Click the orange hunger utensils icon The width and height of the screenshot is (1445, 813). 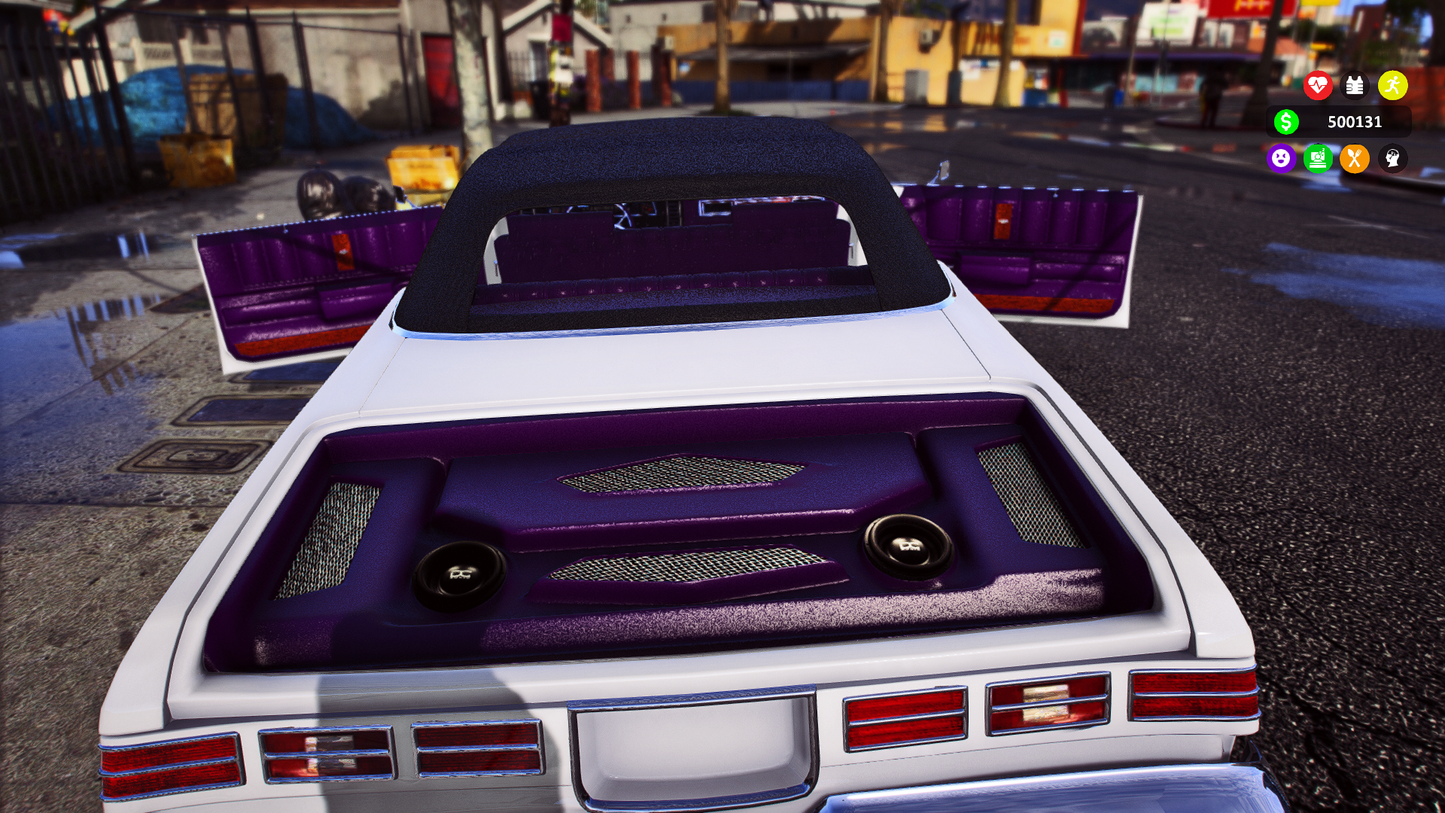pyautogui.click(x=1355, y=158)
